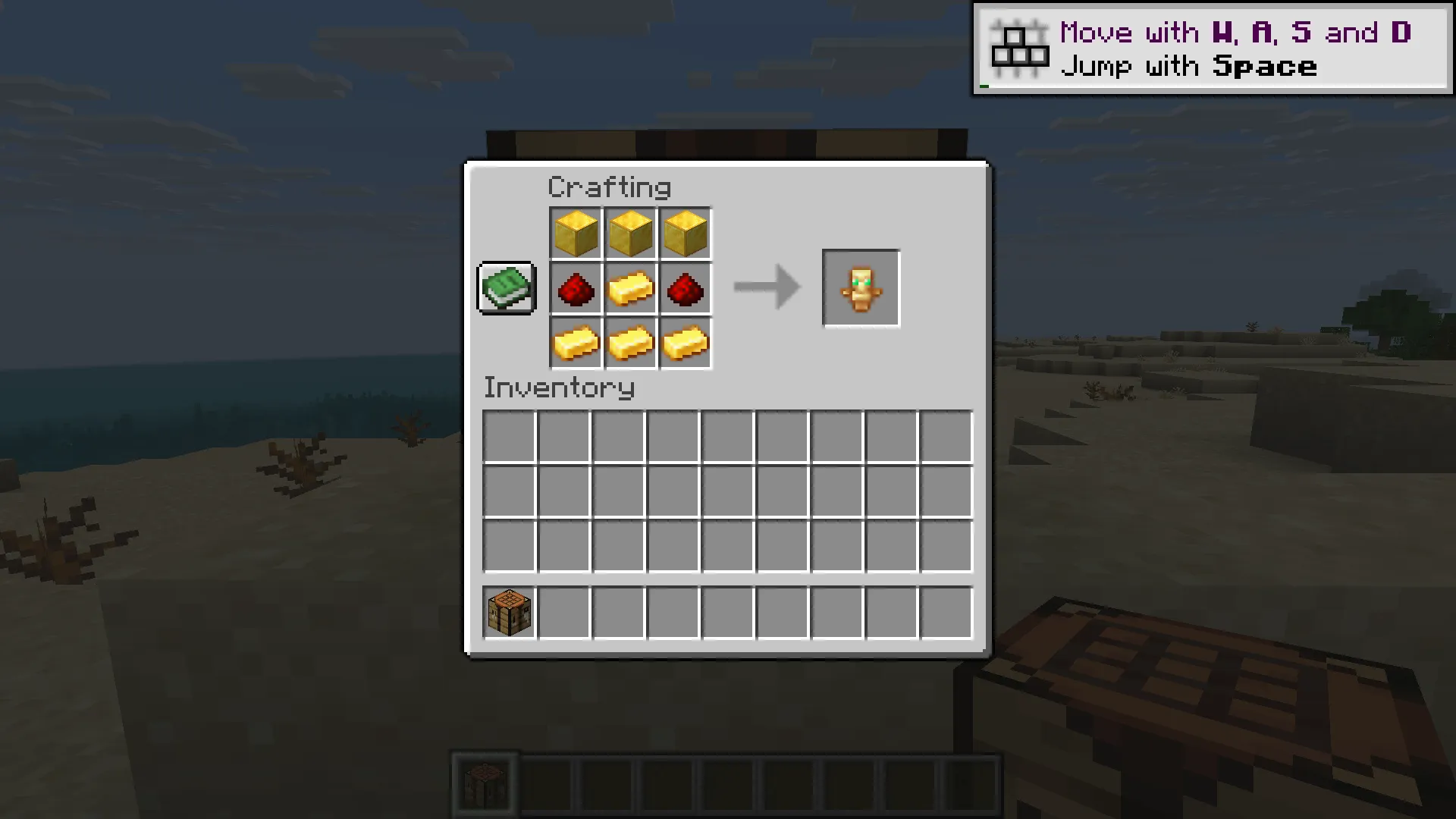Click the right redstone dust in the grid
Viewport: 1456px width, 819px height.
686,288
